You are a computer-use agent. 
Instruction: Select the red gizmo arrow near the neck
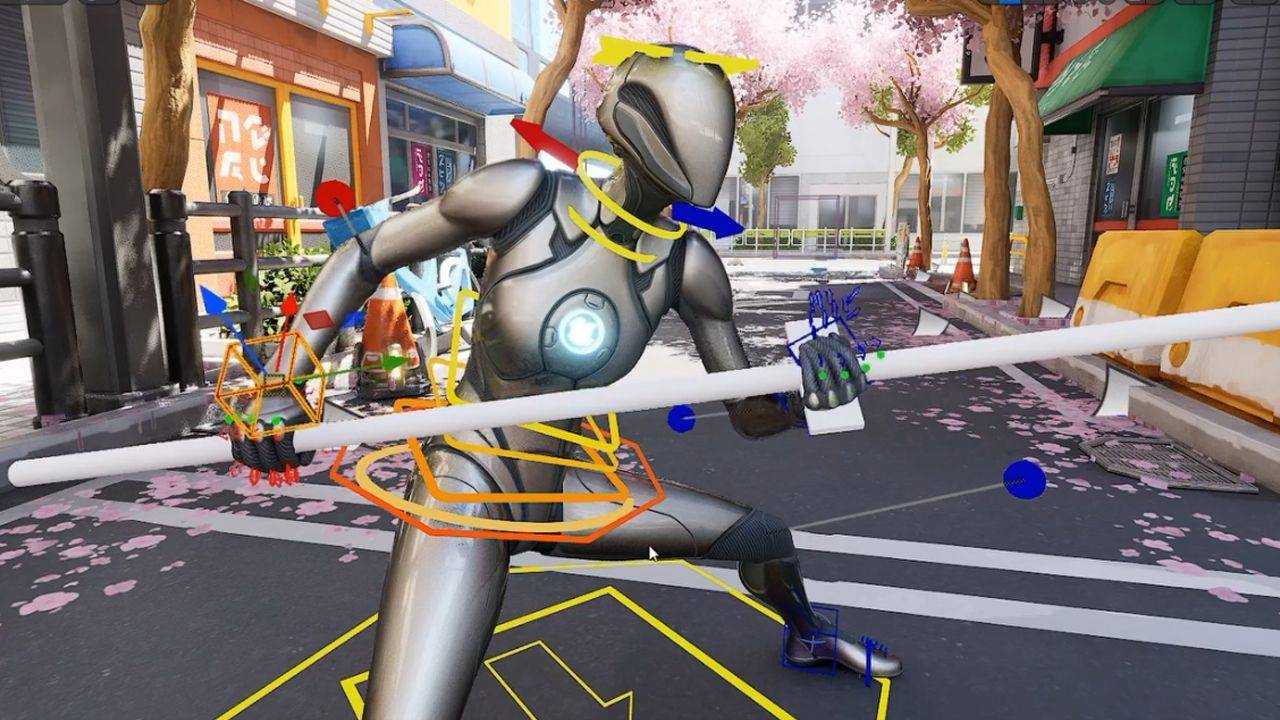coord(542,142)
